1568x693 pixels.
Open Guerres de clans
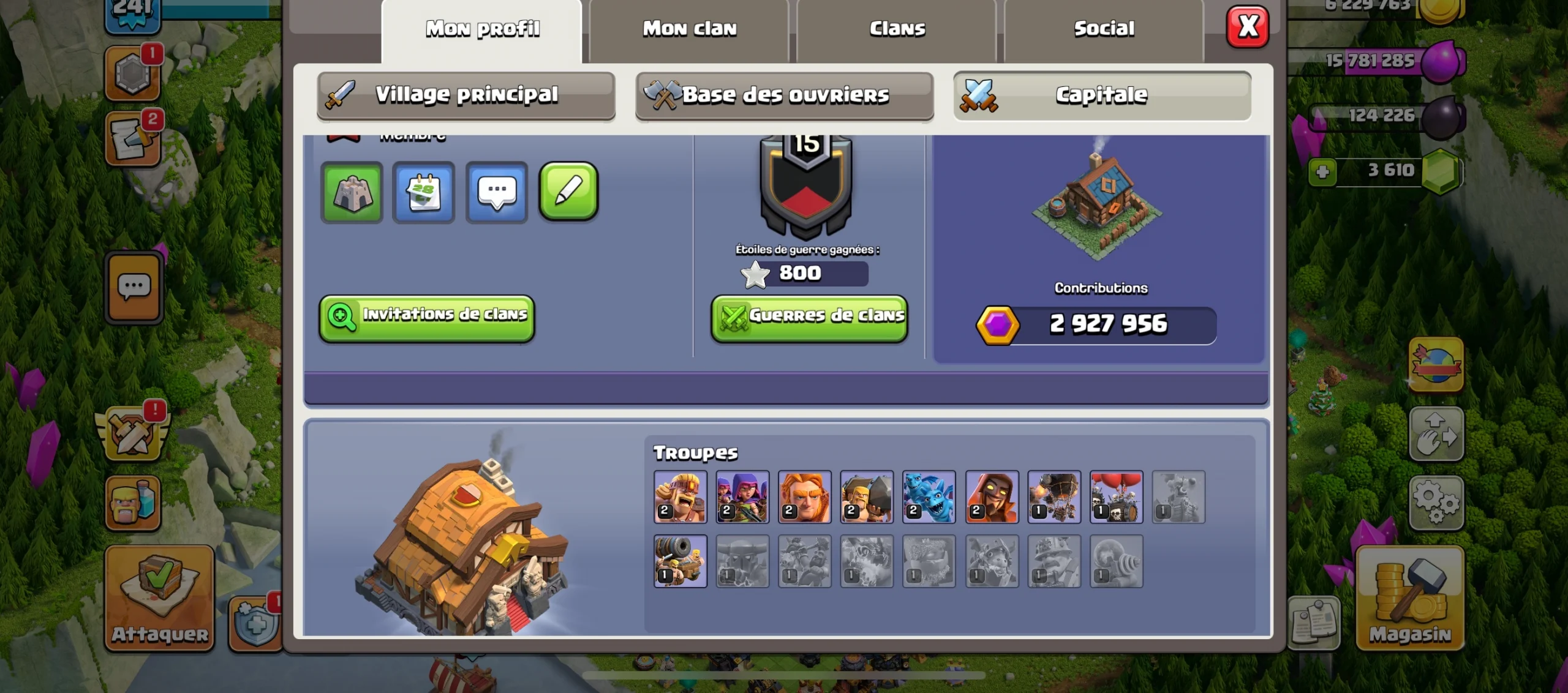click(809, 316)
